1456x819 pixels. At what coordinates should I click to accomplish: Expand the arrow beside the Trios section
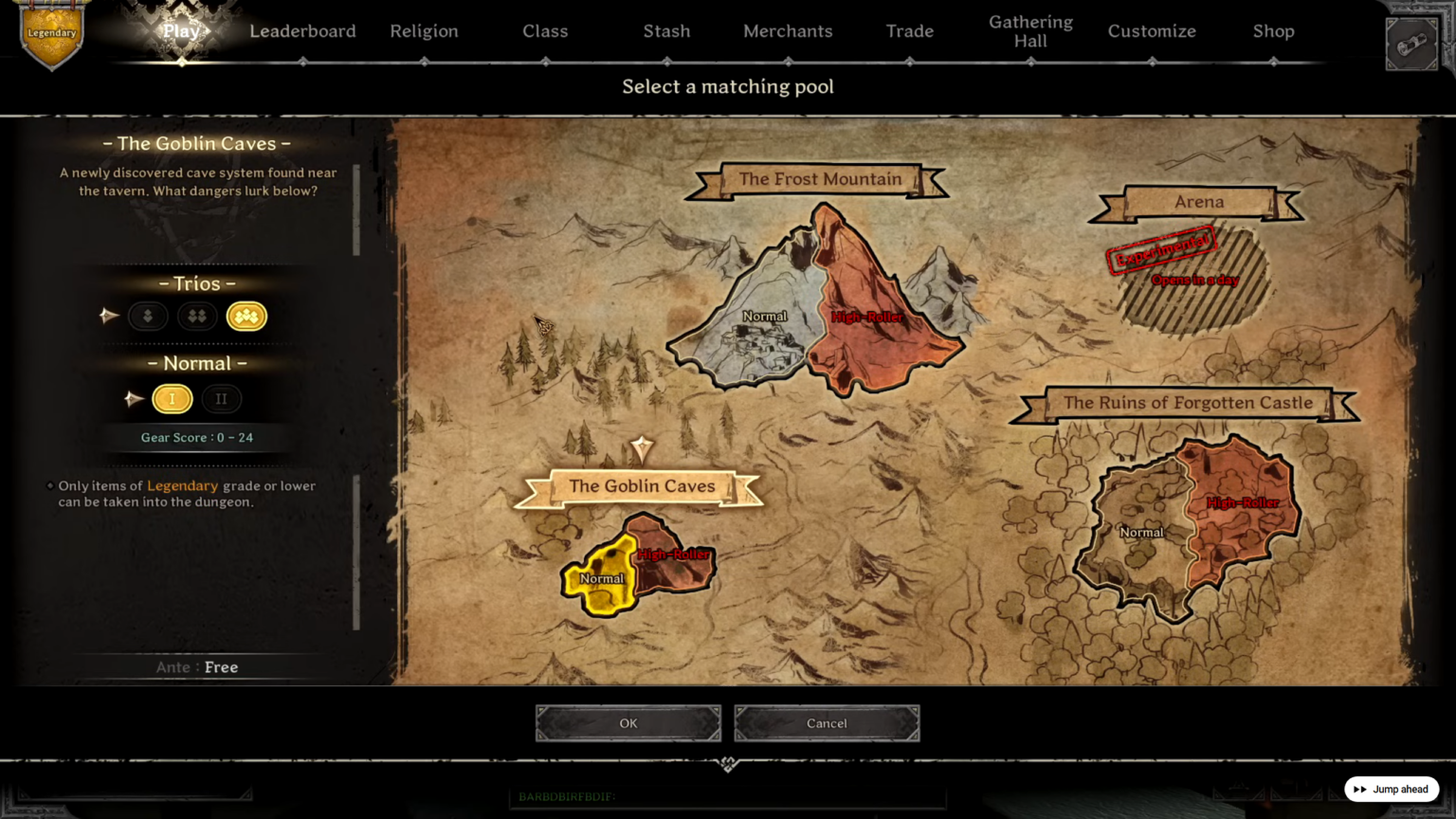[108, 316]
